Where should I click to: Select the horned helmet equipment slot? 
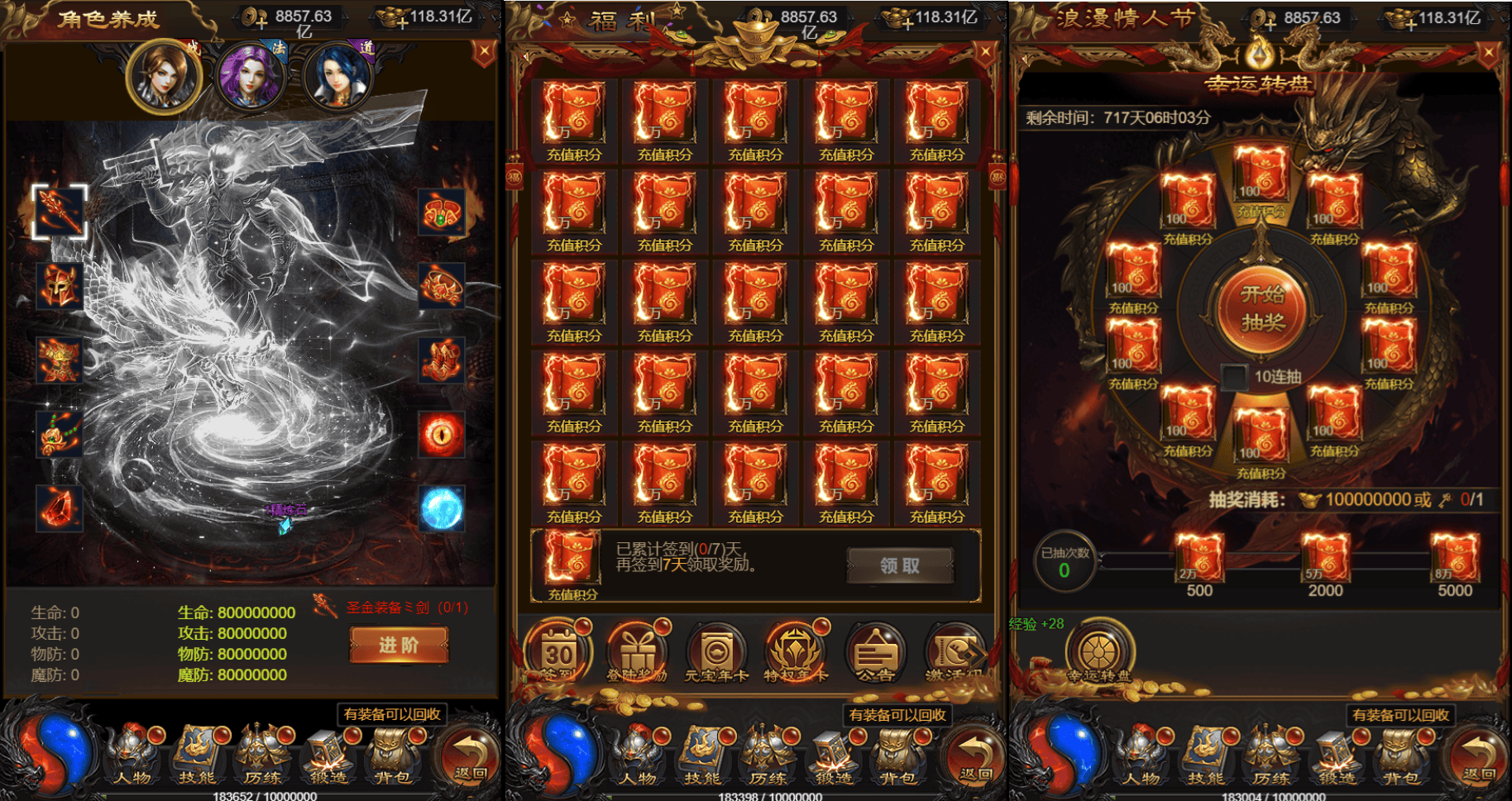click(x=60, y=286)
